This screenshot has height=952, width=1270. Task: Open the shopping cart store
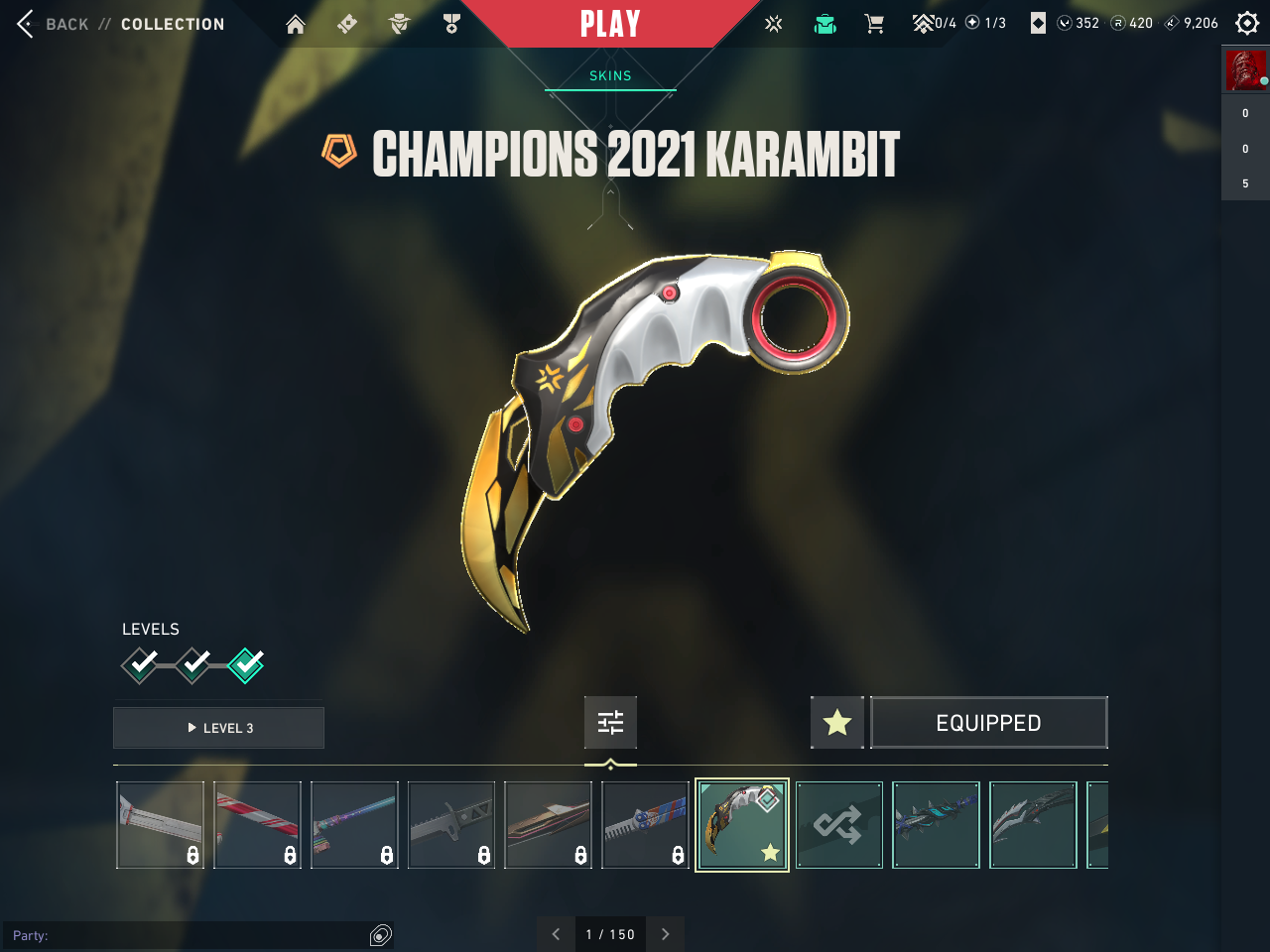pyautogui.click(x=874, y=24)
